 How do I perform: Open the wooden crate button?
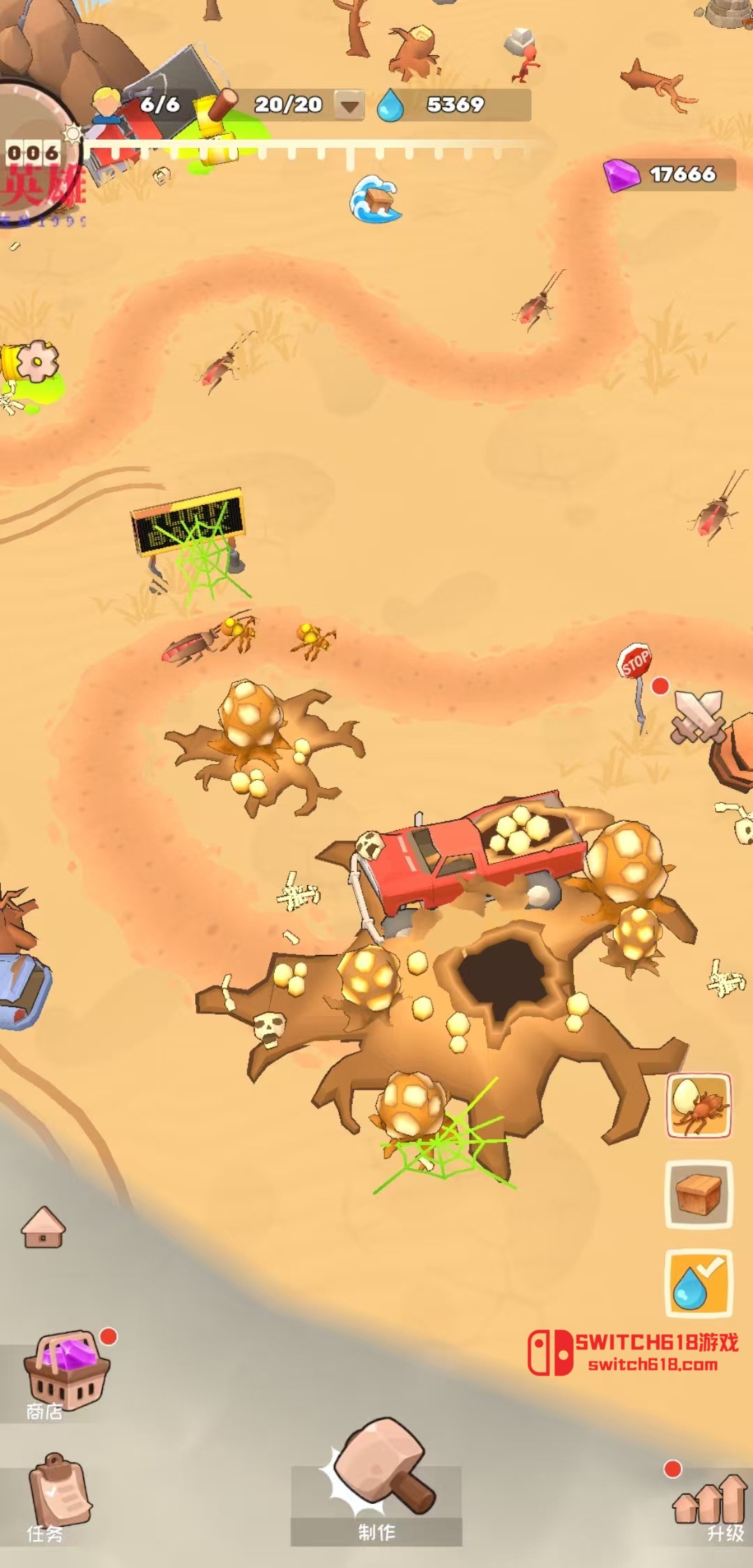(699, 1194)
